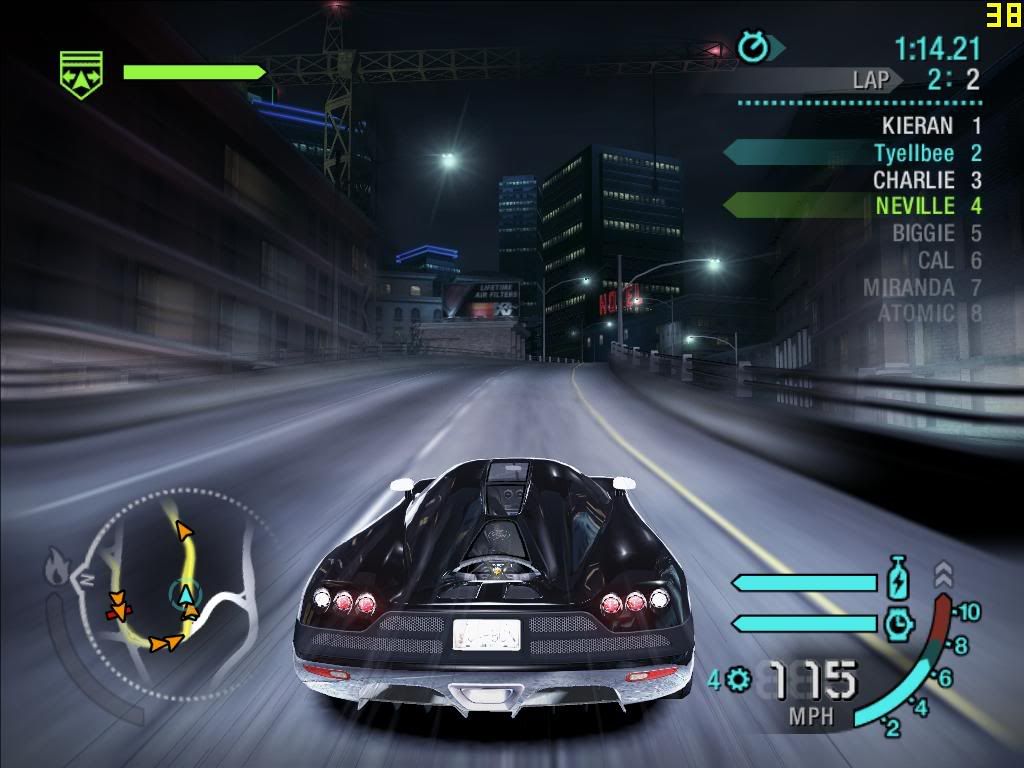Activate the speedbreaker stopwatch icon

point(899,623)
